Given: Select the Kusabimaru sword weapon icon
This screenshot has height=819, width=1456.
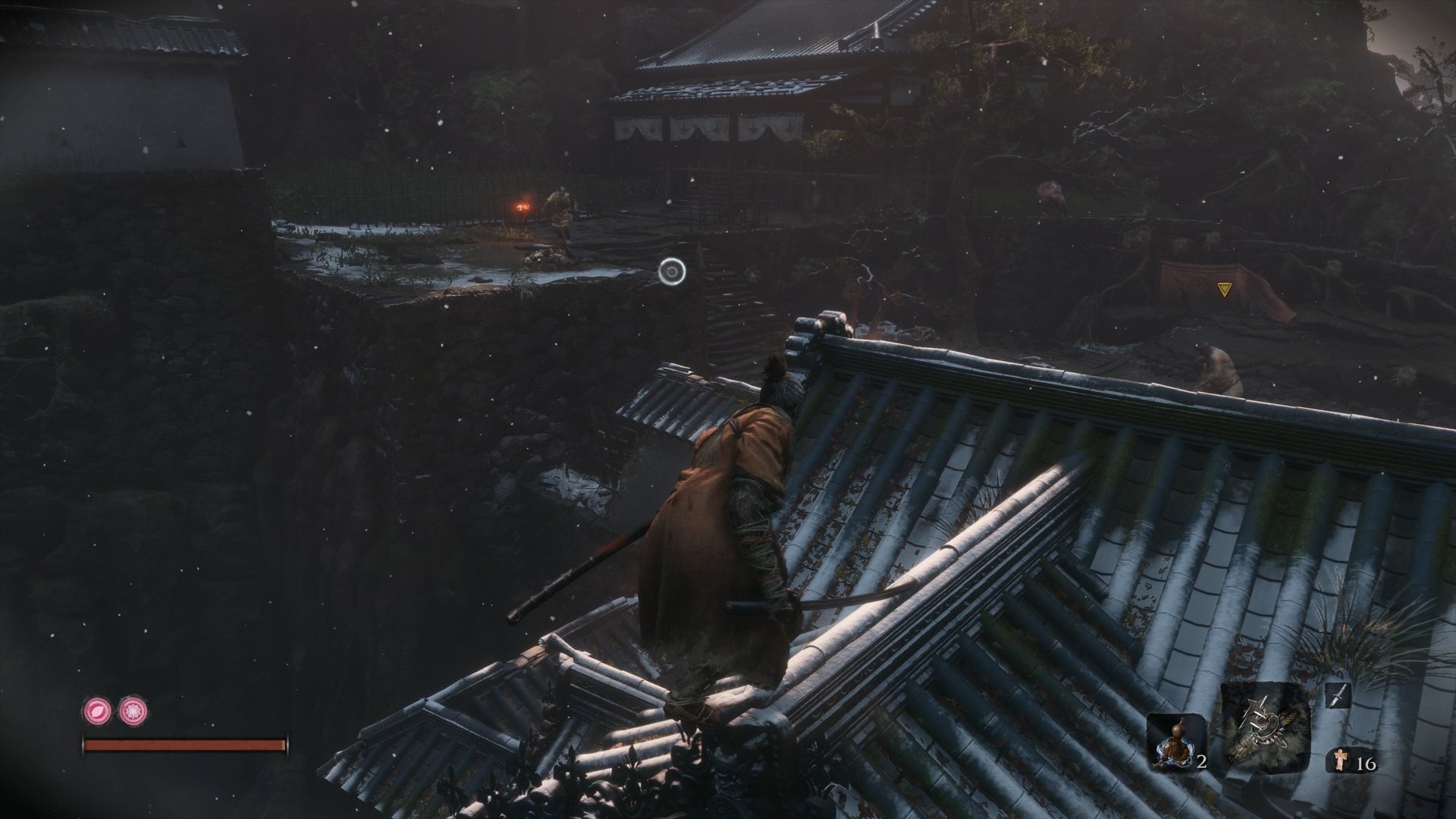Looking at the screenshot, I should (x=1339, y=695).
